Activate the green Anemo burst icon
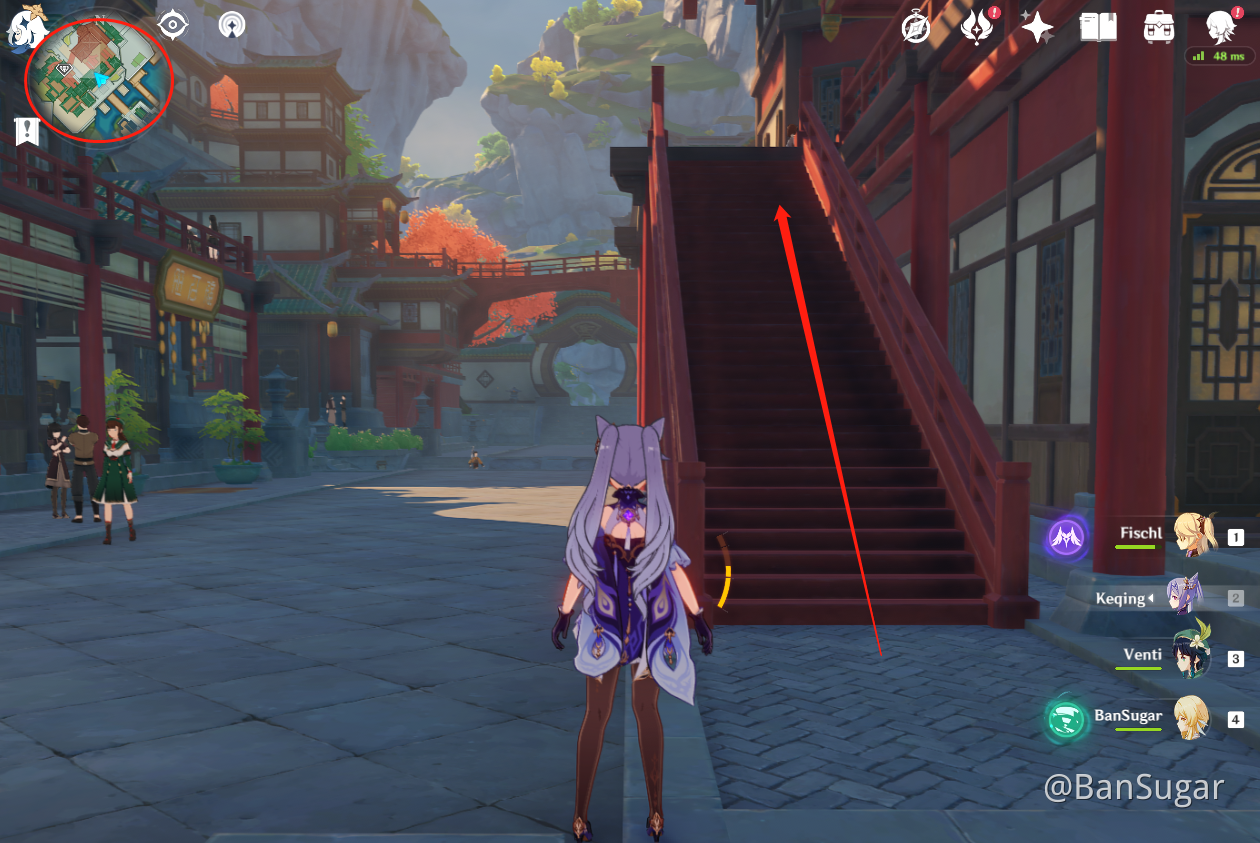1260x843 pixels. pyautogui.click(x=1066, y=718)
